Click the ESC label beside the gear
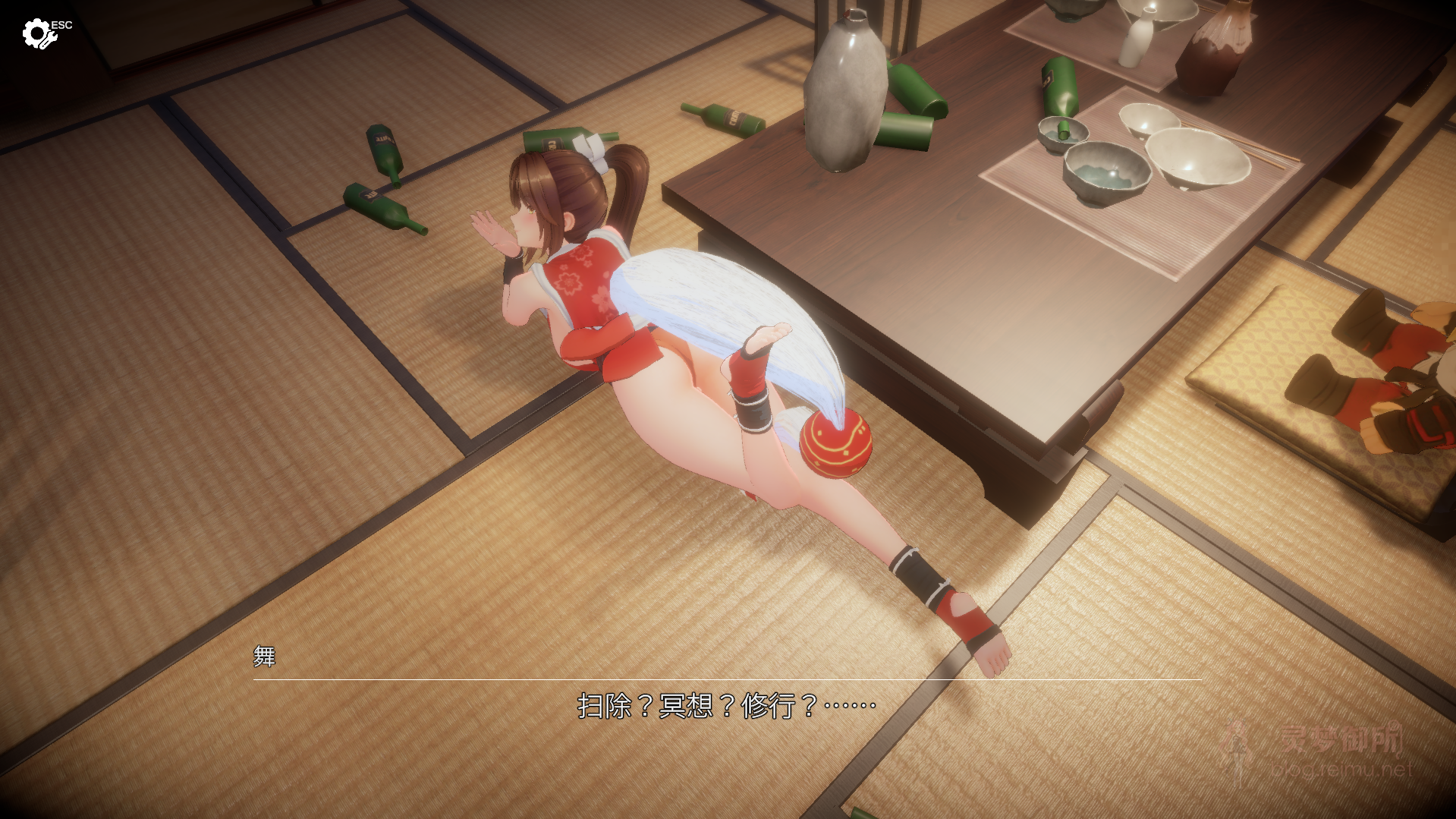Image resolution: width=1456 pixels, height=819 pixels. [x=61, y=24]
